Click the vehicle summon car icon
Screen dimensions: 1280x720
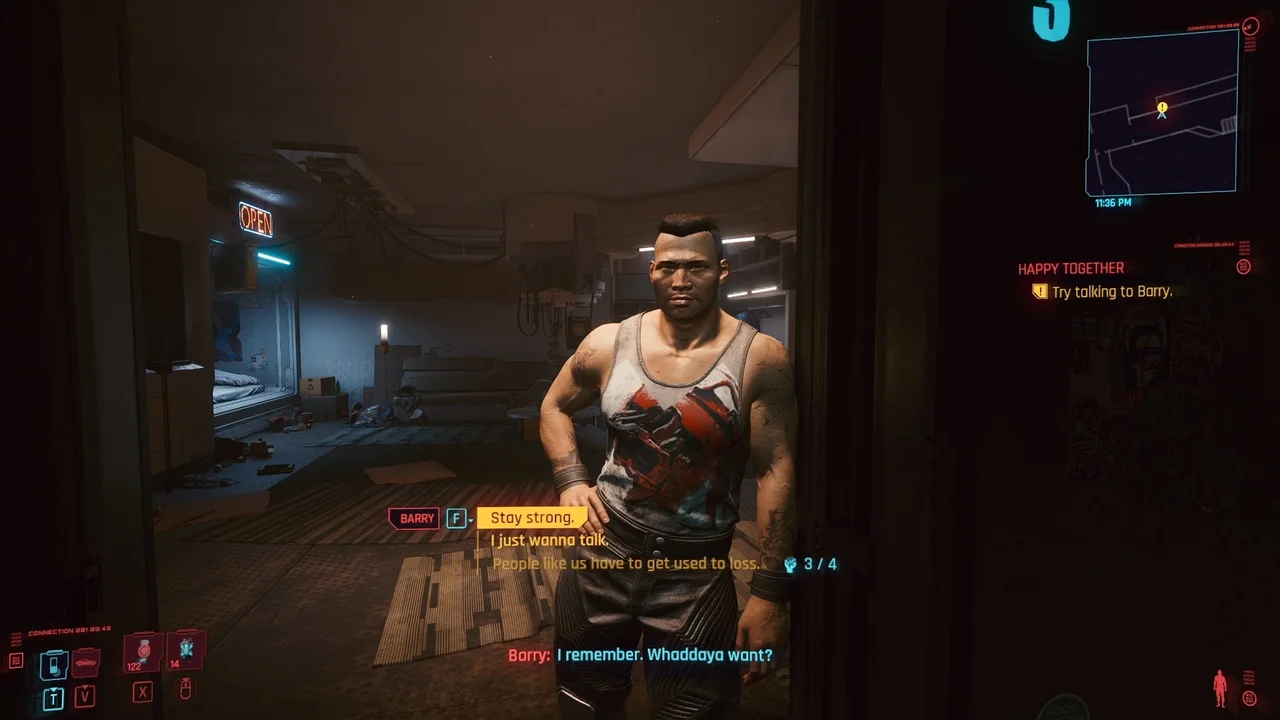click(x=86, y=663)
